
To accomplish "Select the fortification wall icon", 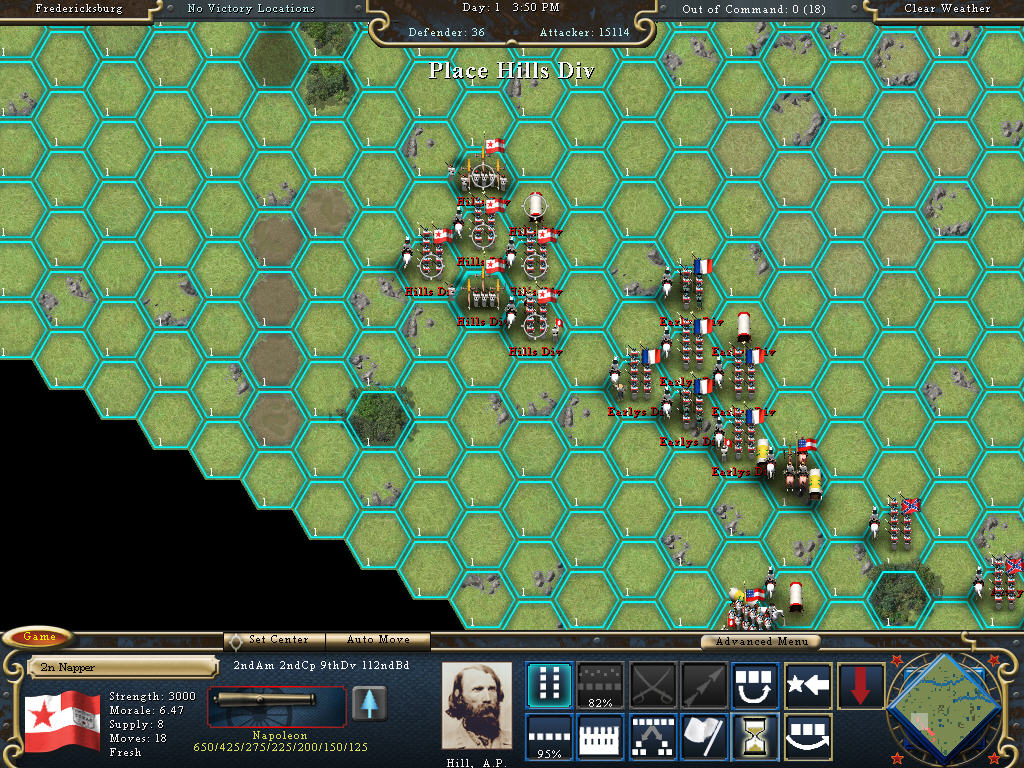I will click(600, 737).
